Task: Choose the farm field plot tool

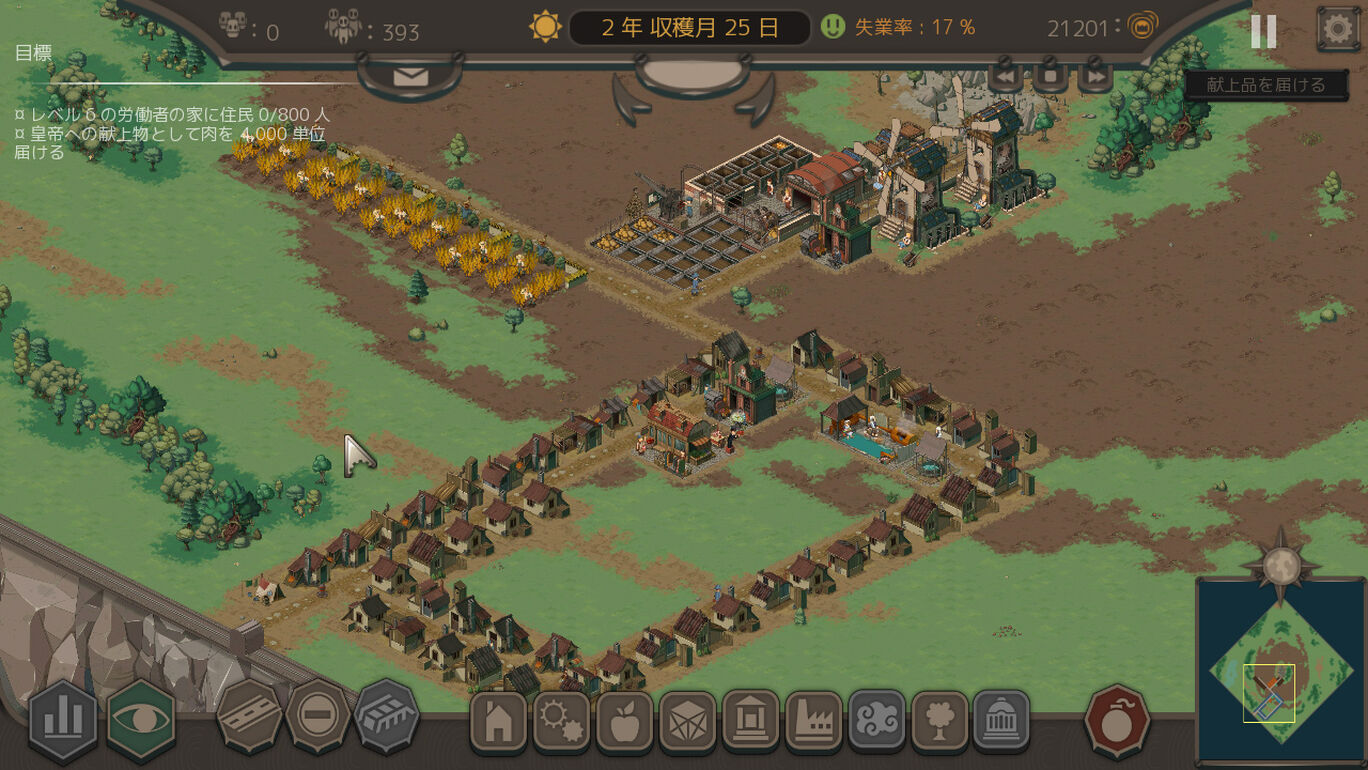Action: [387, 716]
